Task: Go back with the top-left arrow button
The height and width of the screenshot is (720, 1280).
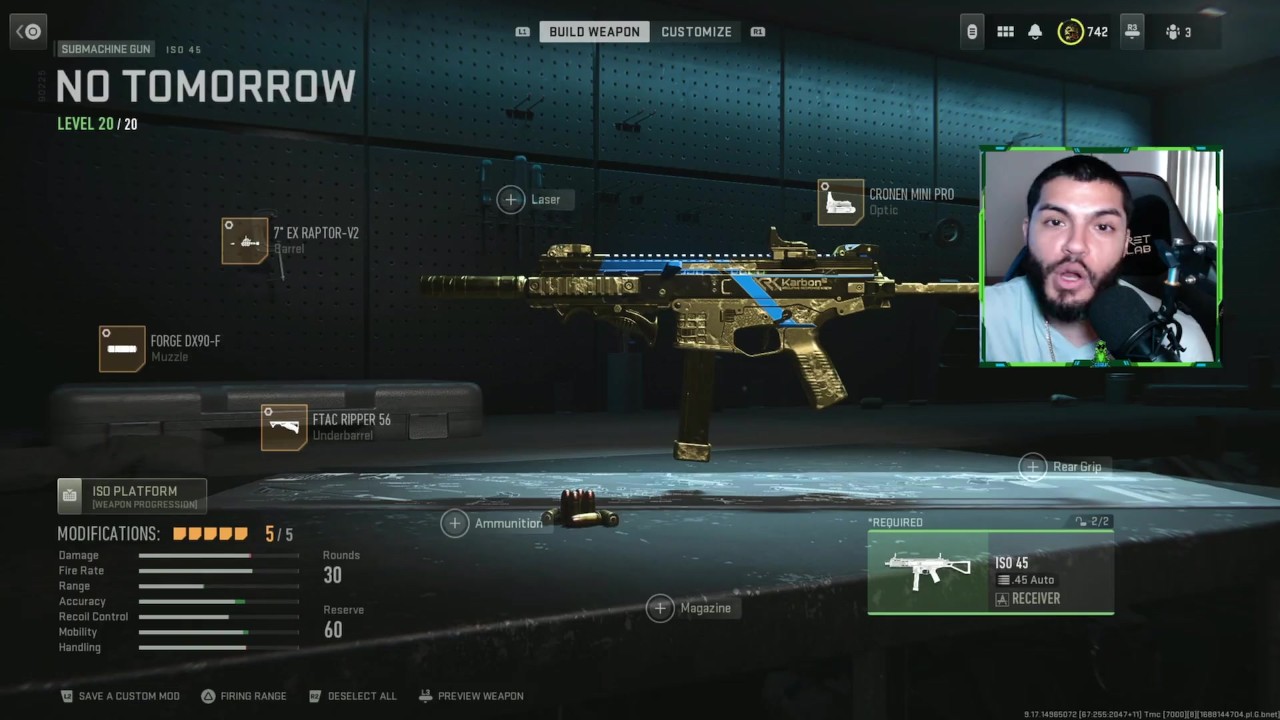Action: [29, 32]
